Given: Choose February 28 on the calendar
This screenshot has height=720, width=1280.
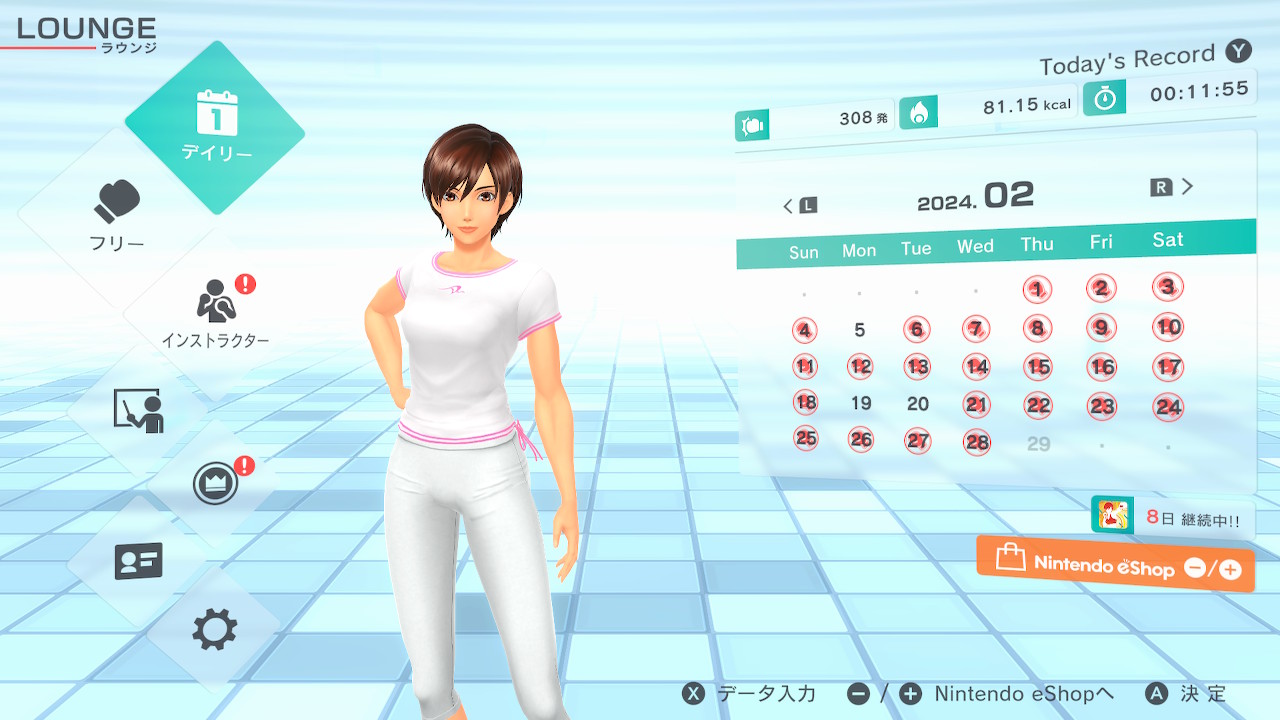Looking at the screenshot, I should 976,442.
